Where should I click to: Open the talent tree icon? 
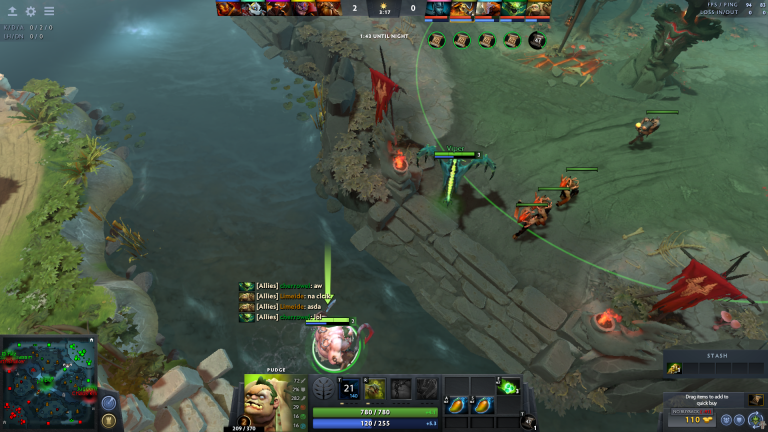pyautogui.click(x=324, y=390)
